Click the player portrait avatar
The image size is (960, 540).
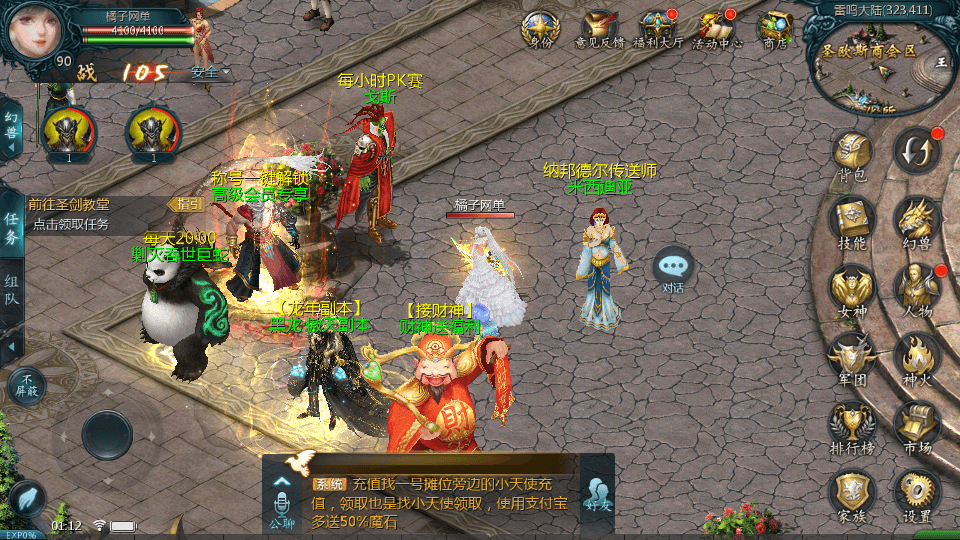pos(36,32)
